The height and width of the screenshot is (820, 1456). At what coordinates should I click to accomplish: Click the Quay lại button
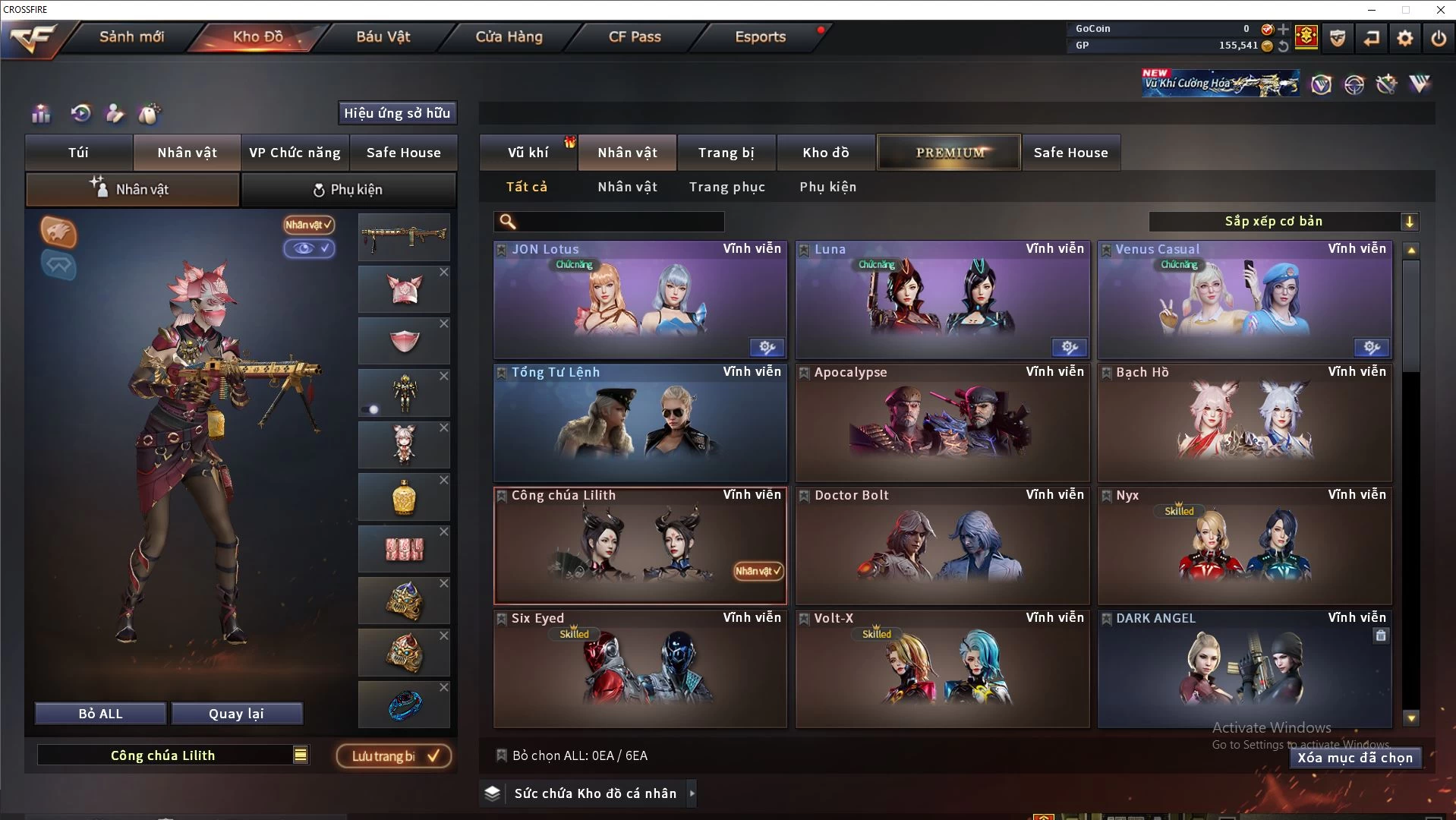tap(236, 714)
